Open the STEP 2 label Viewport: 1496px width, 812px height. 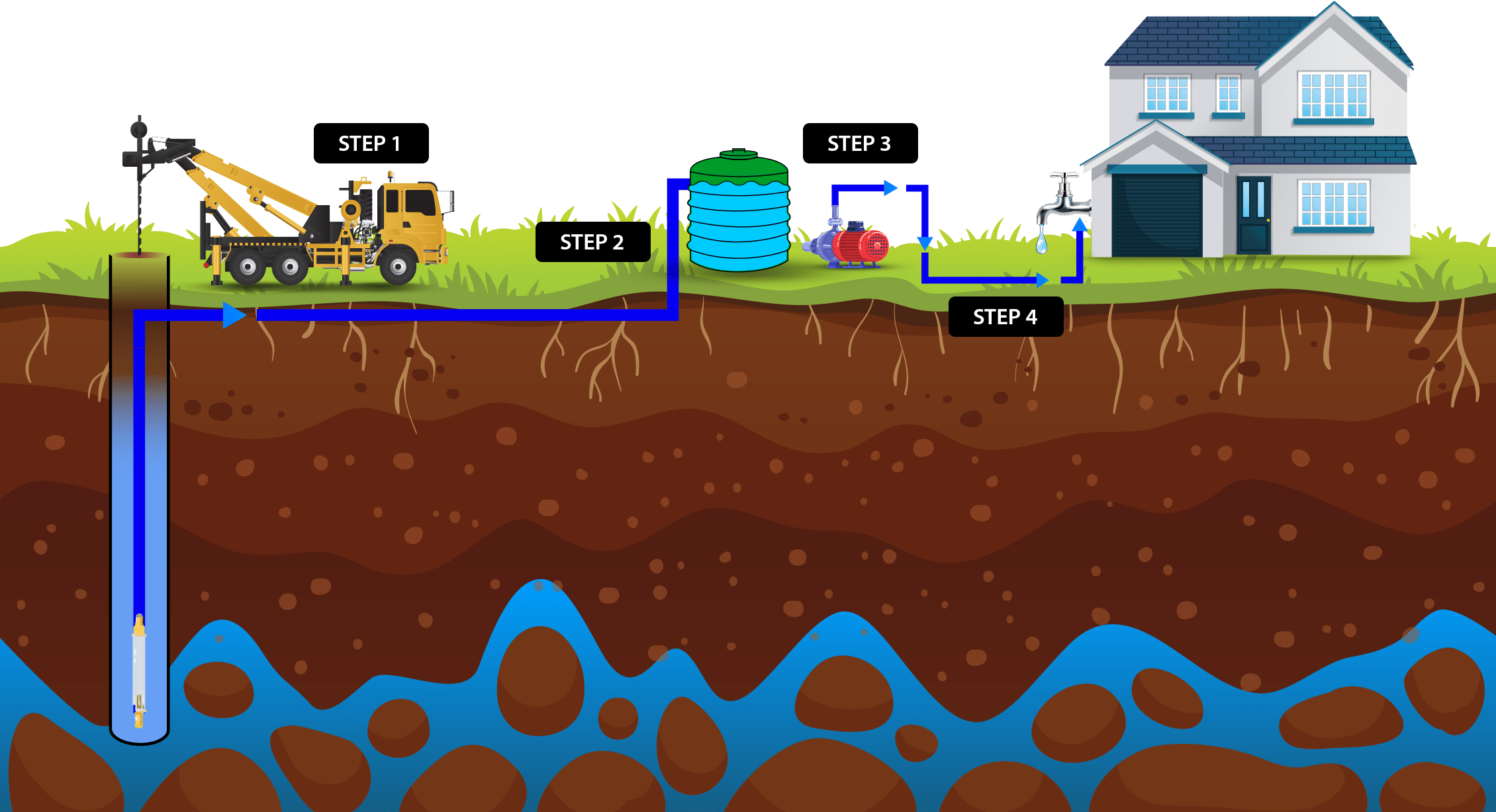(x=592, y=242)
